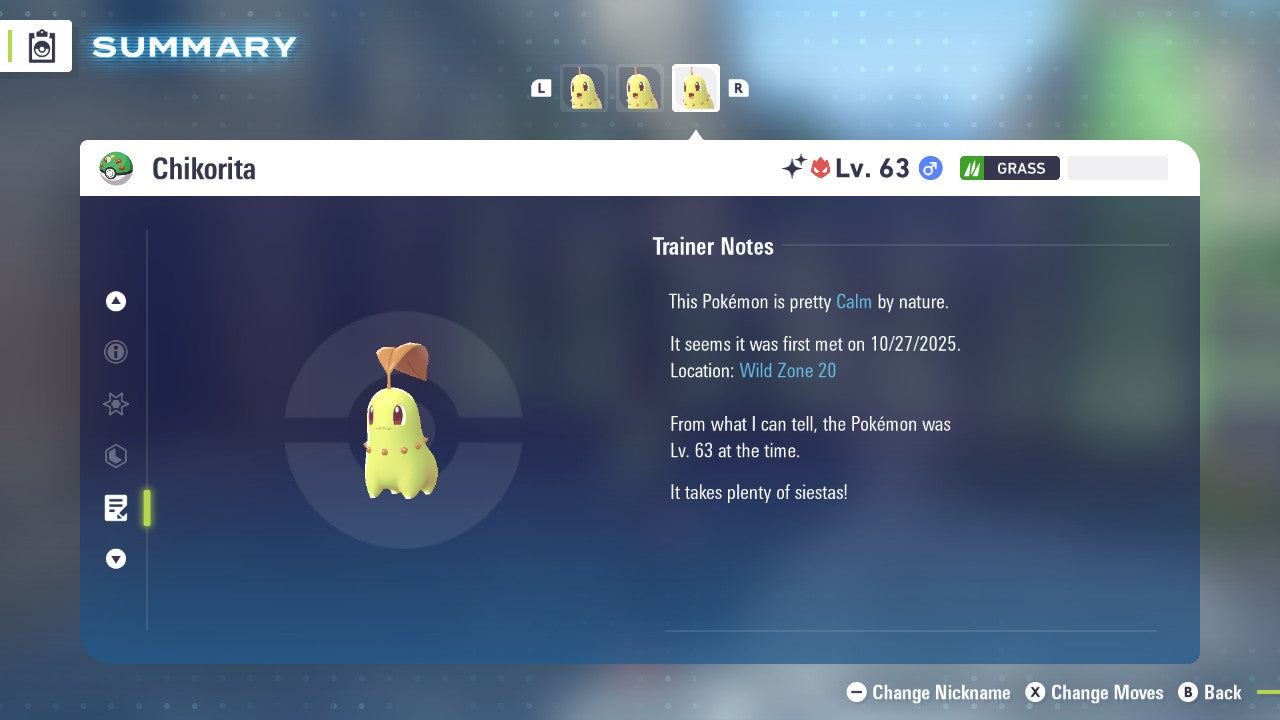The height and width of the screenshot is (720, 1280).
Task: Select the highlighted third Chikorita party slot
Action: coord(695,87)
